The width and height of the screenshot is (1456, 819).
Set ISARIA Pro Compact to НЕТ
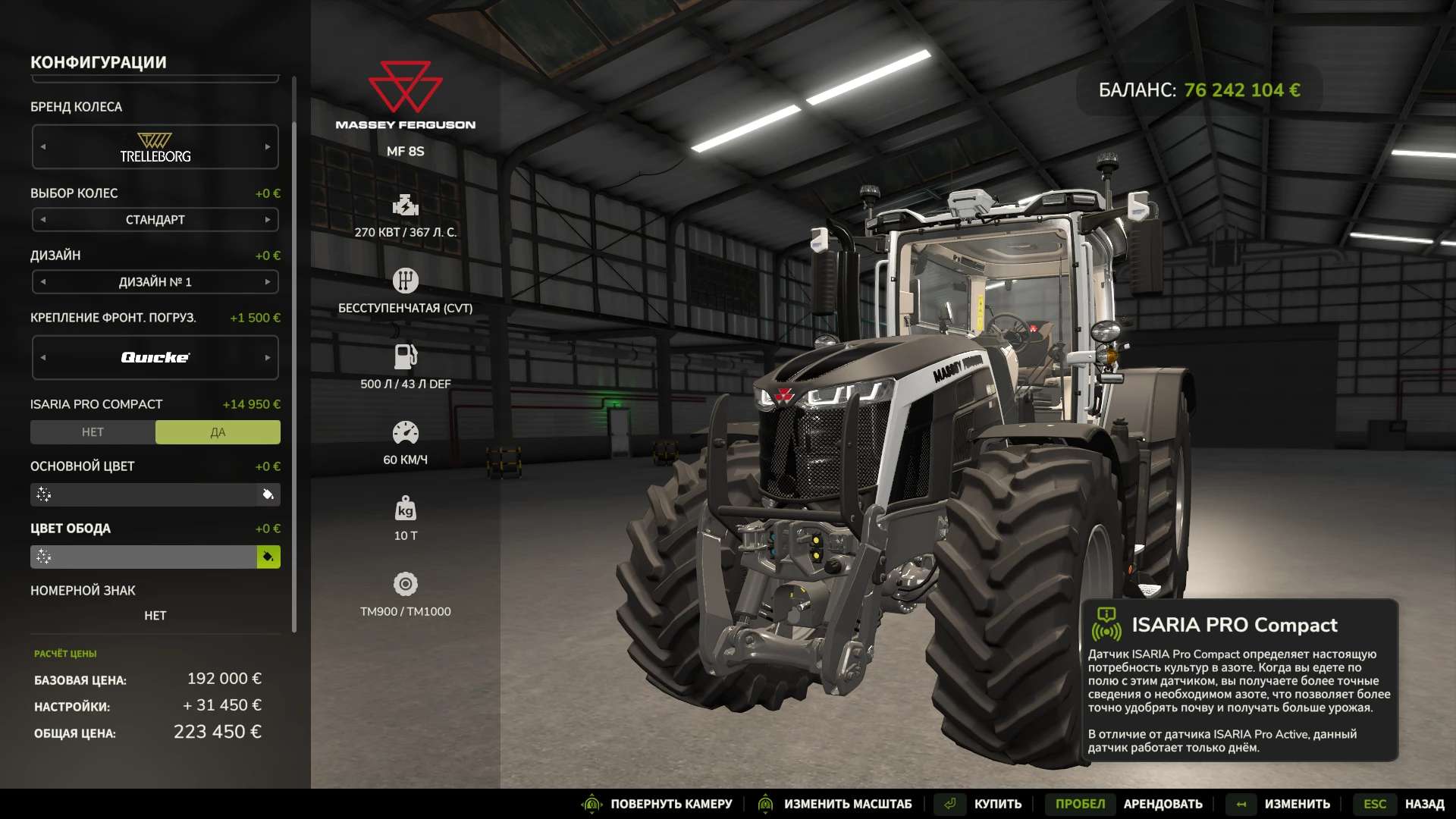click(93, 432)
